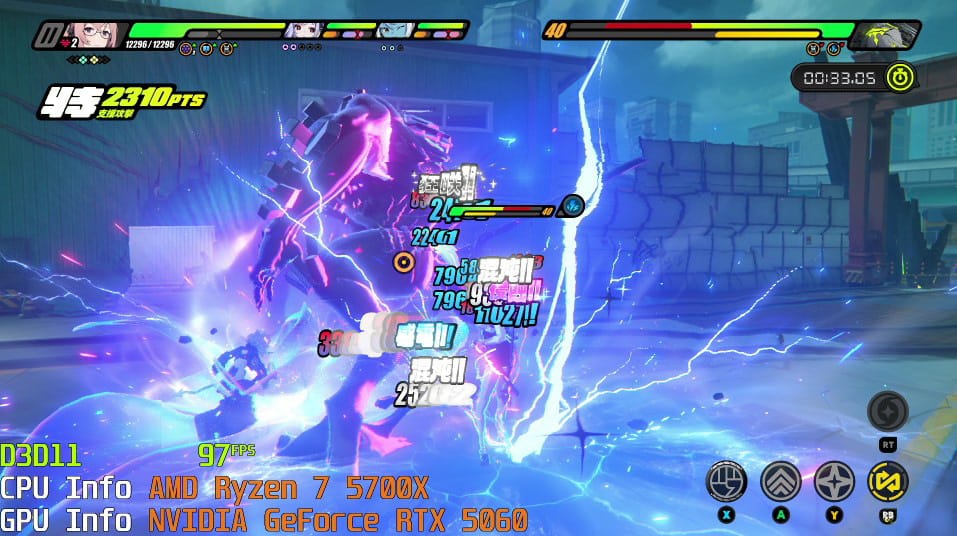Use the chevron dodge button
This screenshot has width=957, height=536.
point(780,481)
